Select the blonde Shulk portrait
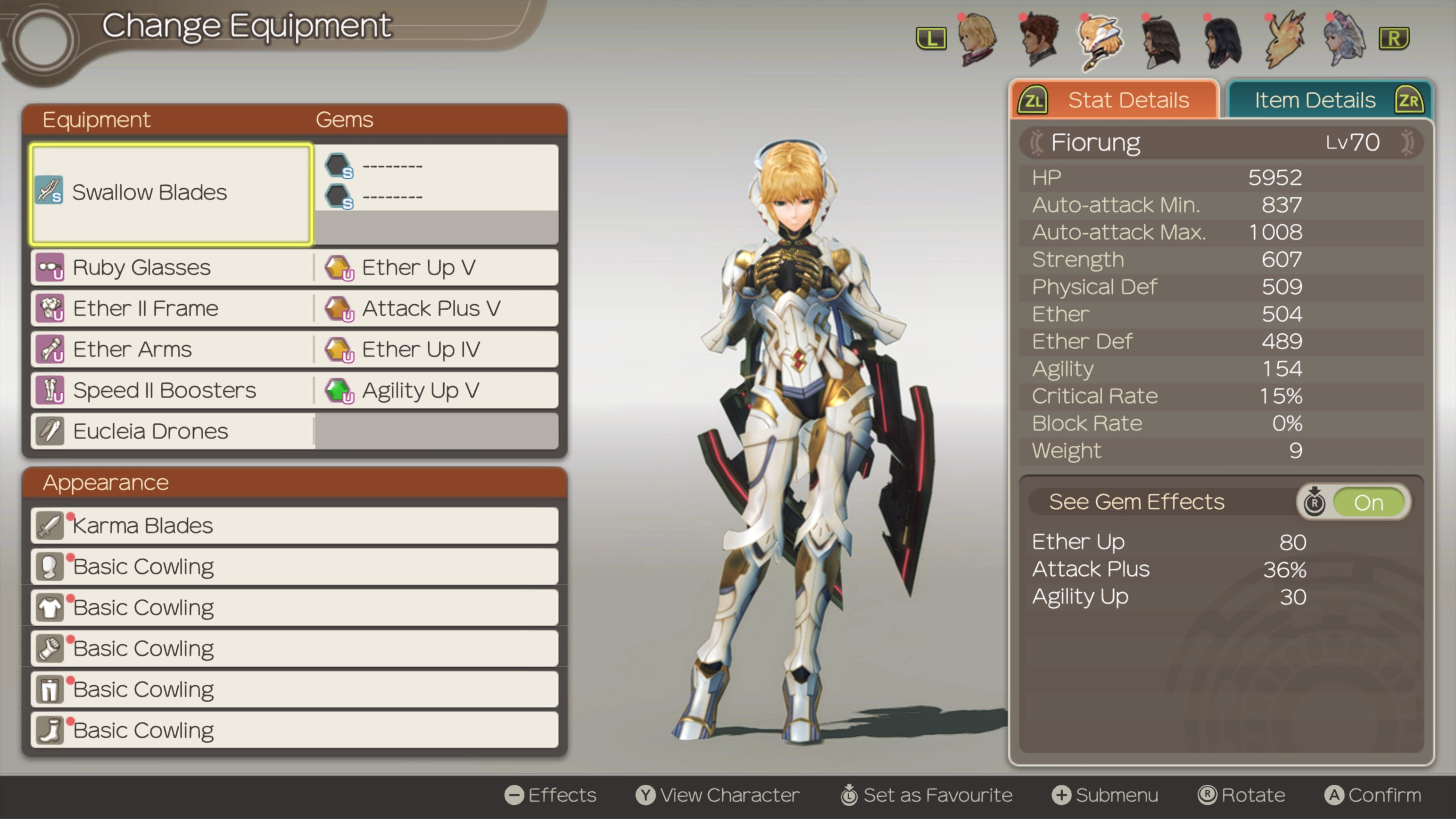The width and height of the screenshot is (1456, 819). pyautogui.click(x=977, y=38)
